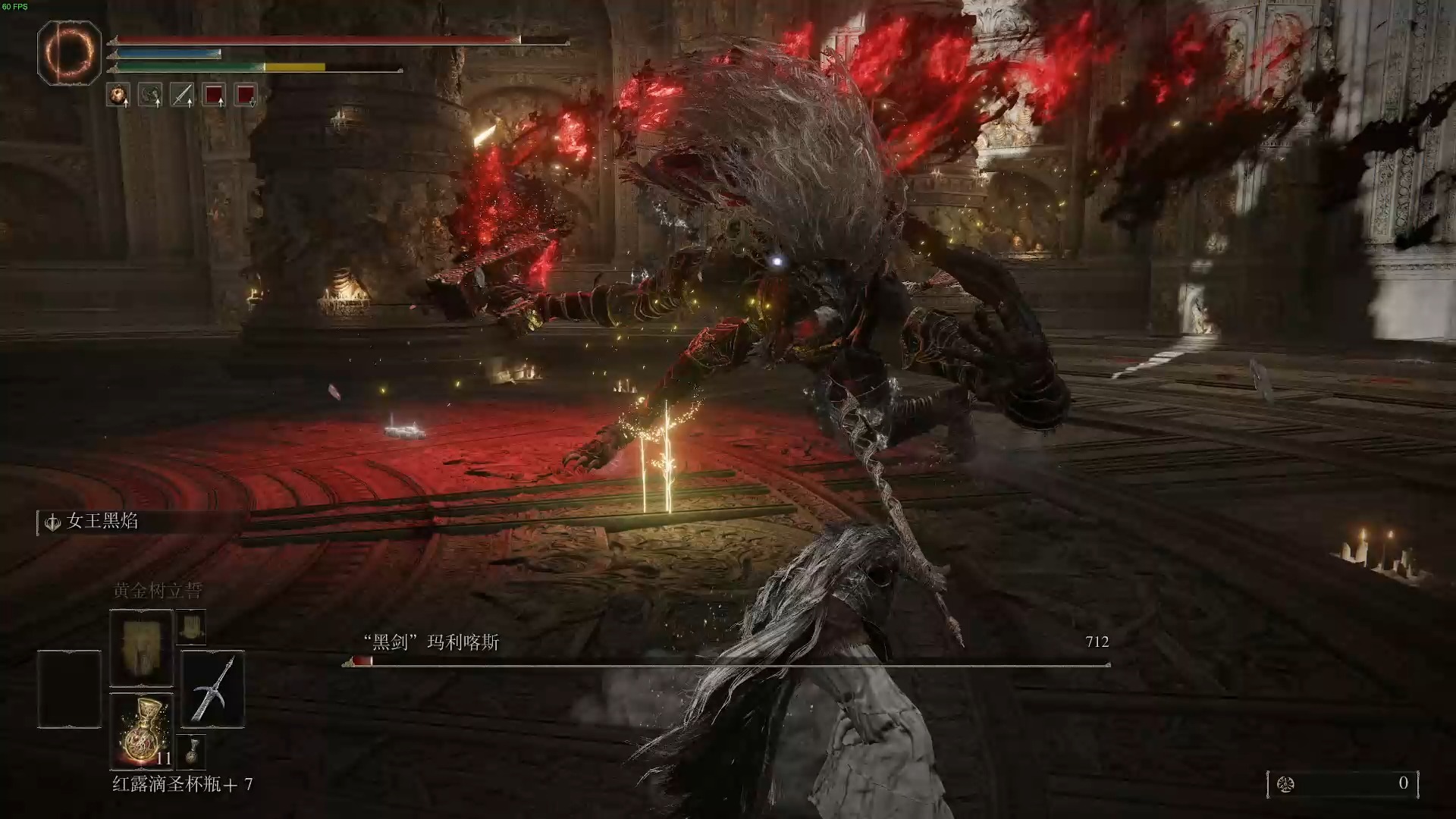Choose the small next-spell slot
Image resolution: width=1456 pixels, height=819 pixels.
click(x=190, y=627)
